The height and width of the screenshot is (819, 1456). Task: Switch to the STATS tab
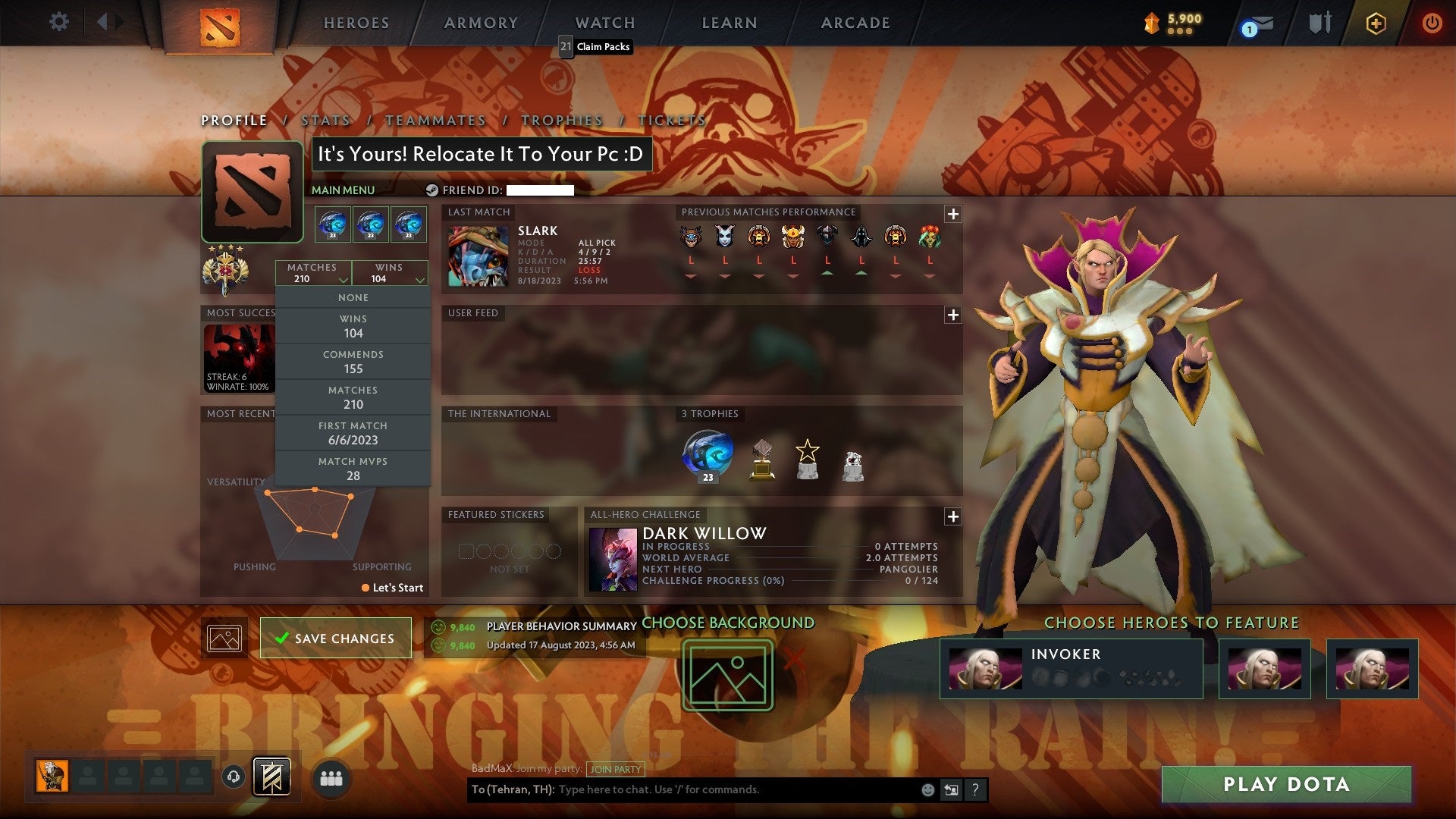coord(325,120)
